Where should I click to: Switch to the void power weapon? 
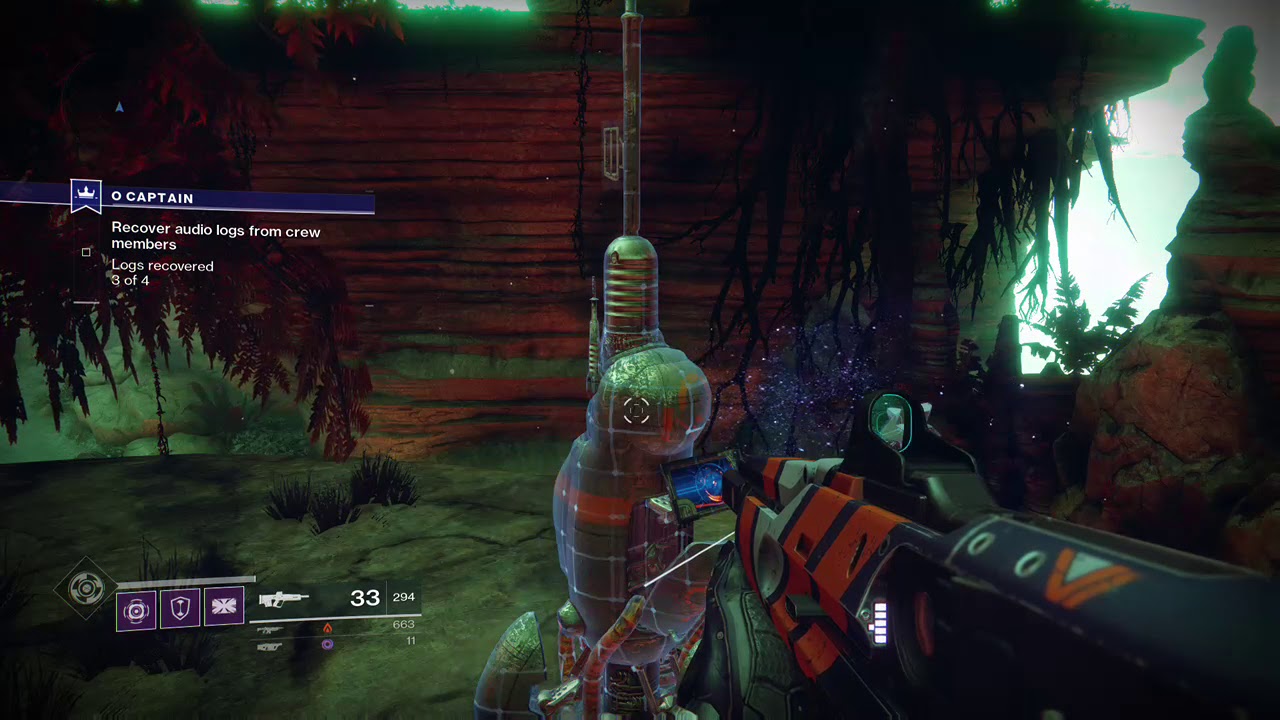(271, 645)
